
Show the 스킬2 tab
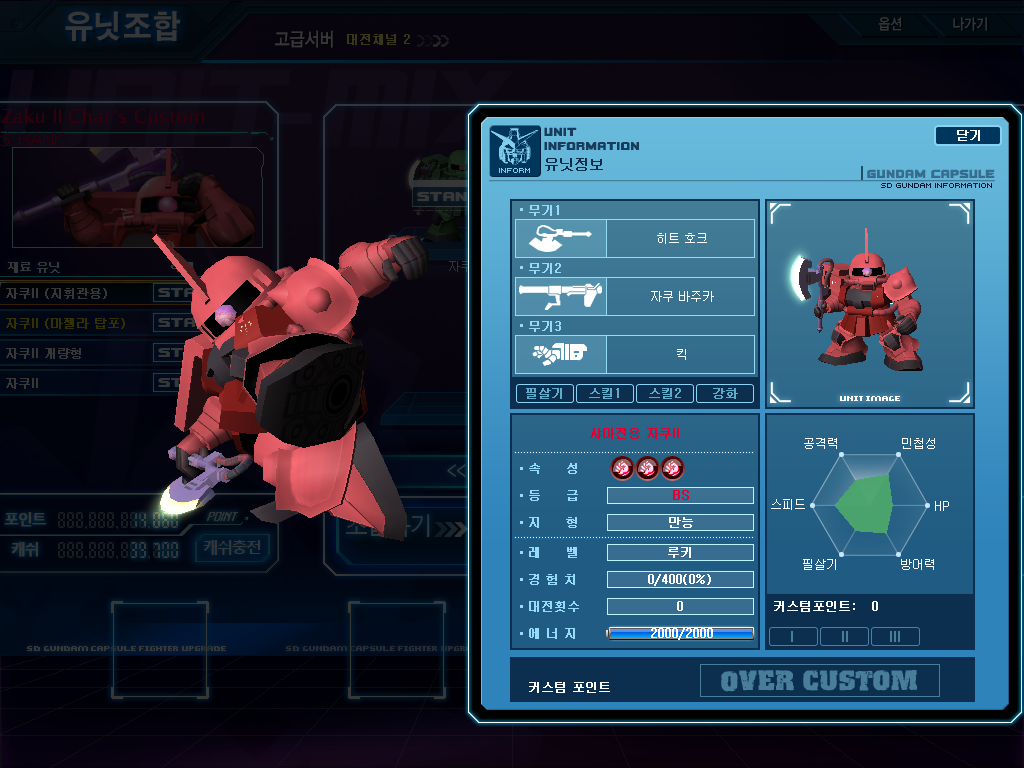[664, 393]
